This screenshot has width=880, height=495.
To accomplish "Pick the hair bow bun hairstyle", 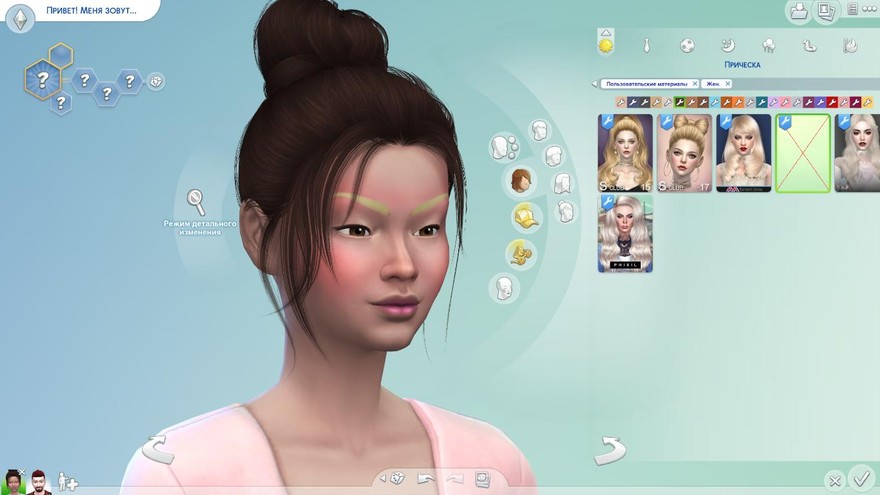I will click(x=684, y=152).
